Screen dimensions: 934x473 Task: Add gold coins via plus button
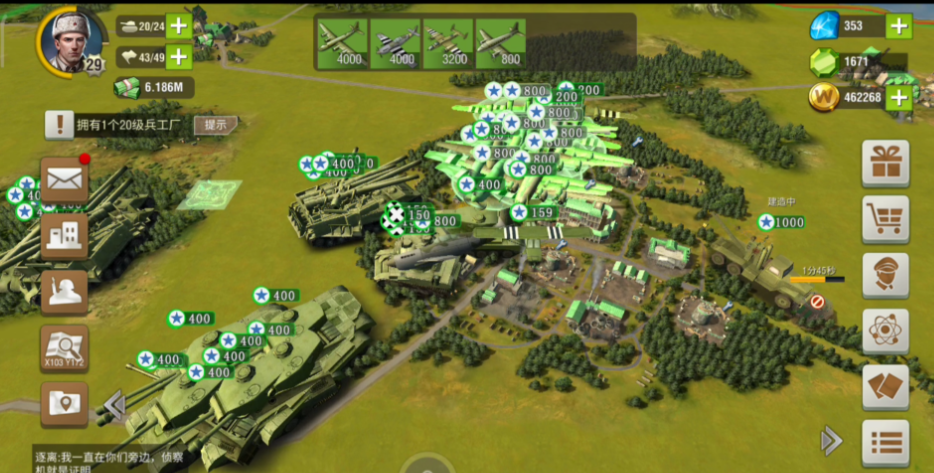898,97
